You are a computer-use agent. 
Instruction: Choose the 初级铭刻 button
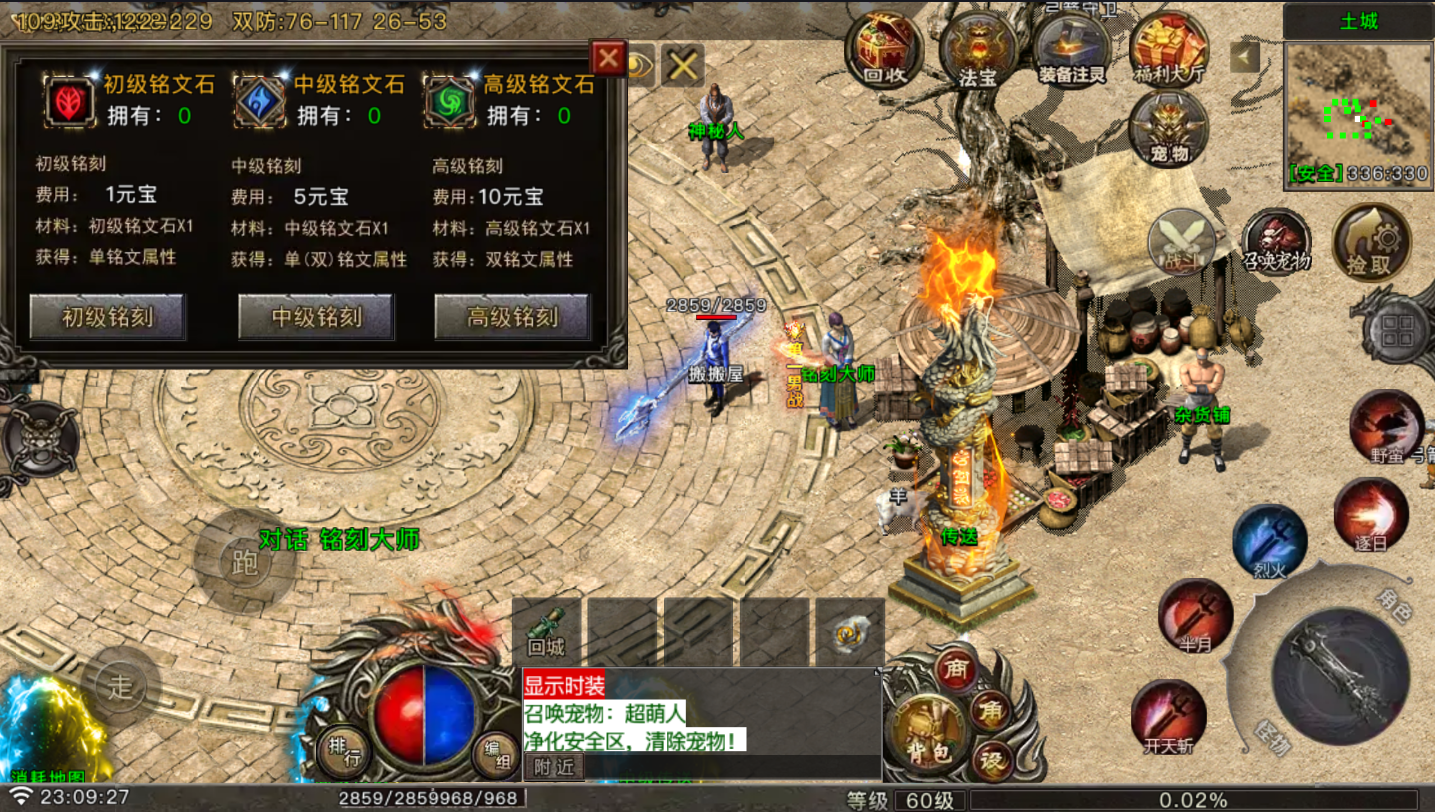108,318
